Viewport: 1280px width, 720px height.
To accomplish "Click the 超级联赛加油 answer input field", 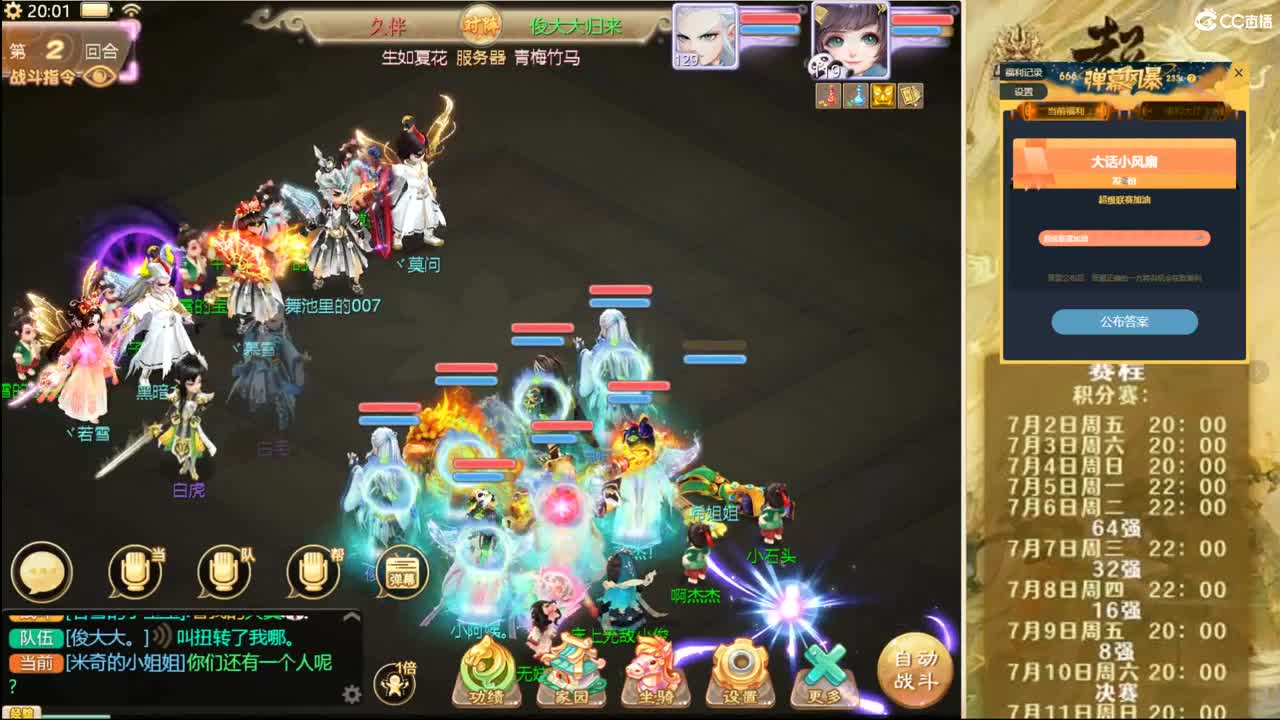I will (x=1123, y=240).
